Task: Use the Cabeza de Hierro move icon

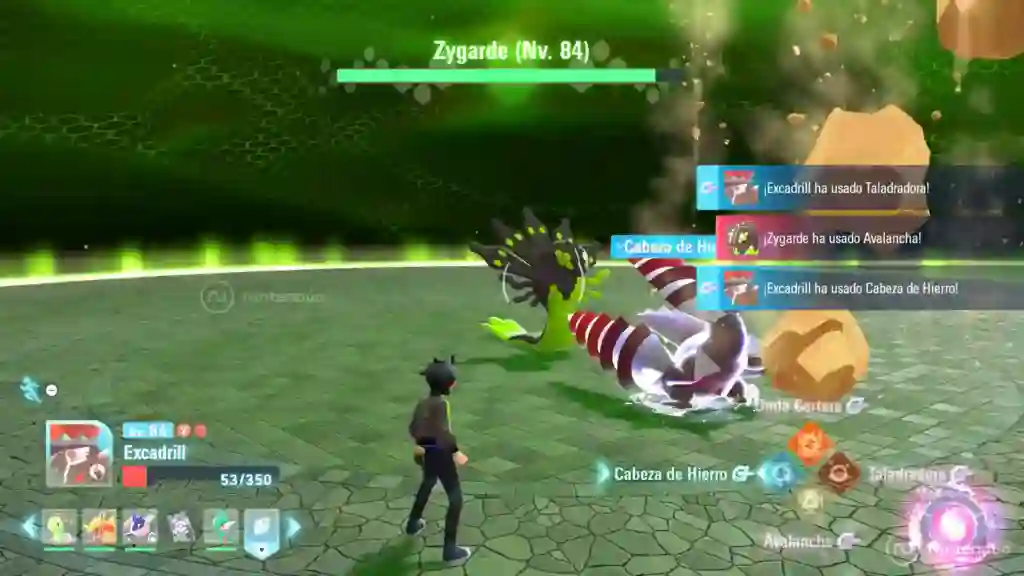Action: (779, 473)
